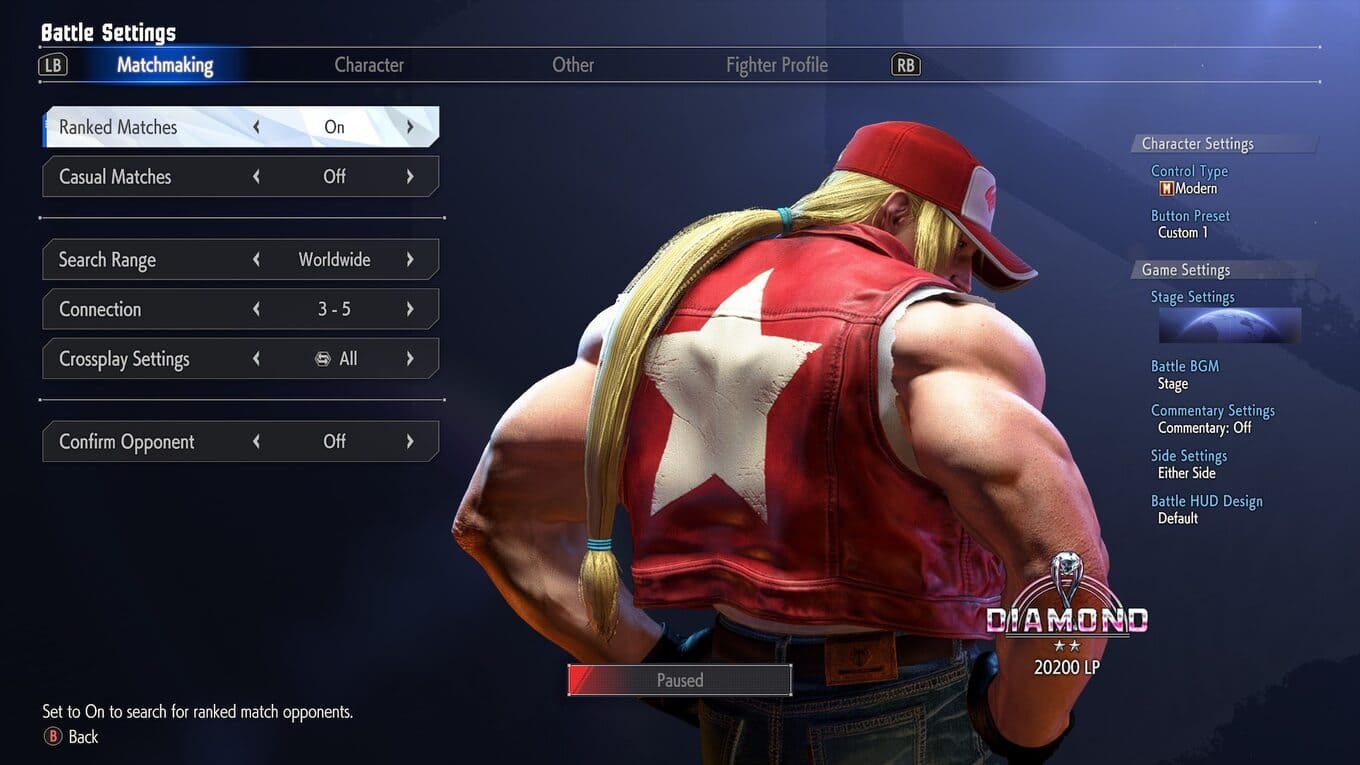Click left arrow on Search Range
1360x765 pixels.
[x=257, y=260]
